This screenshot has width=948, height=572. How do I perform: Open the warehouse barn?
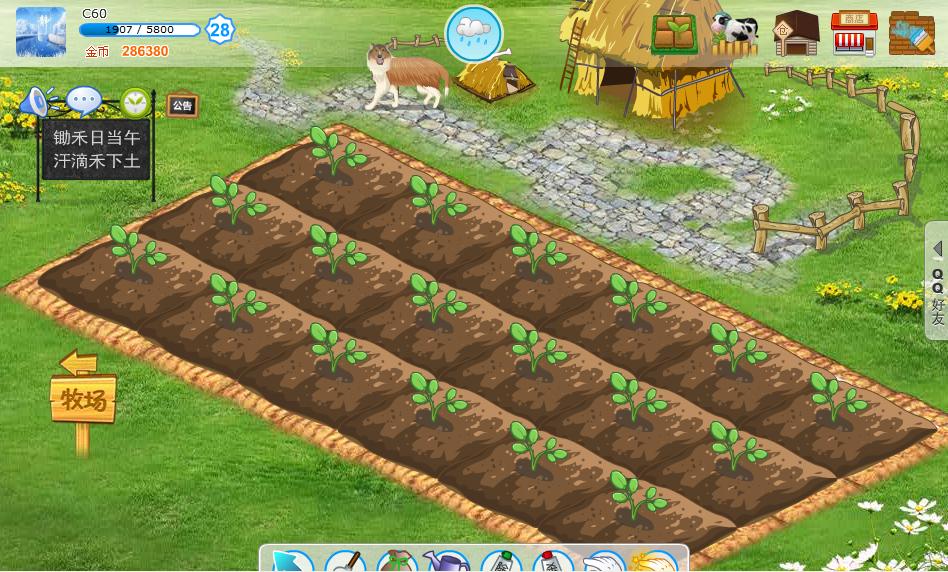click(x=796, y=34)
